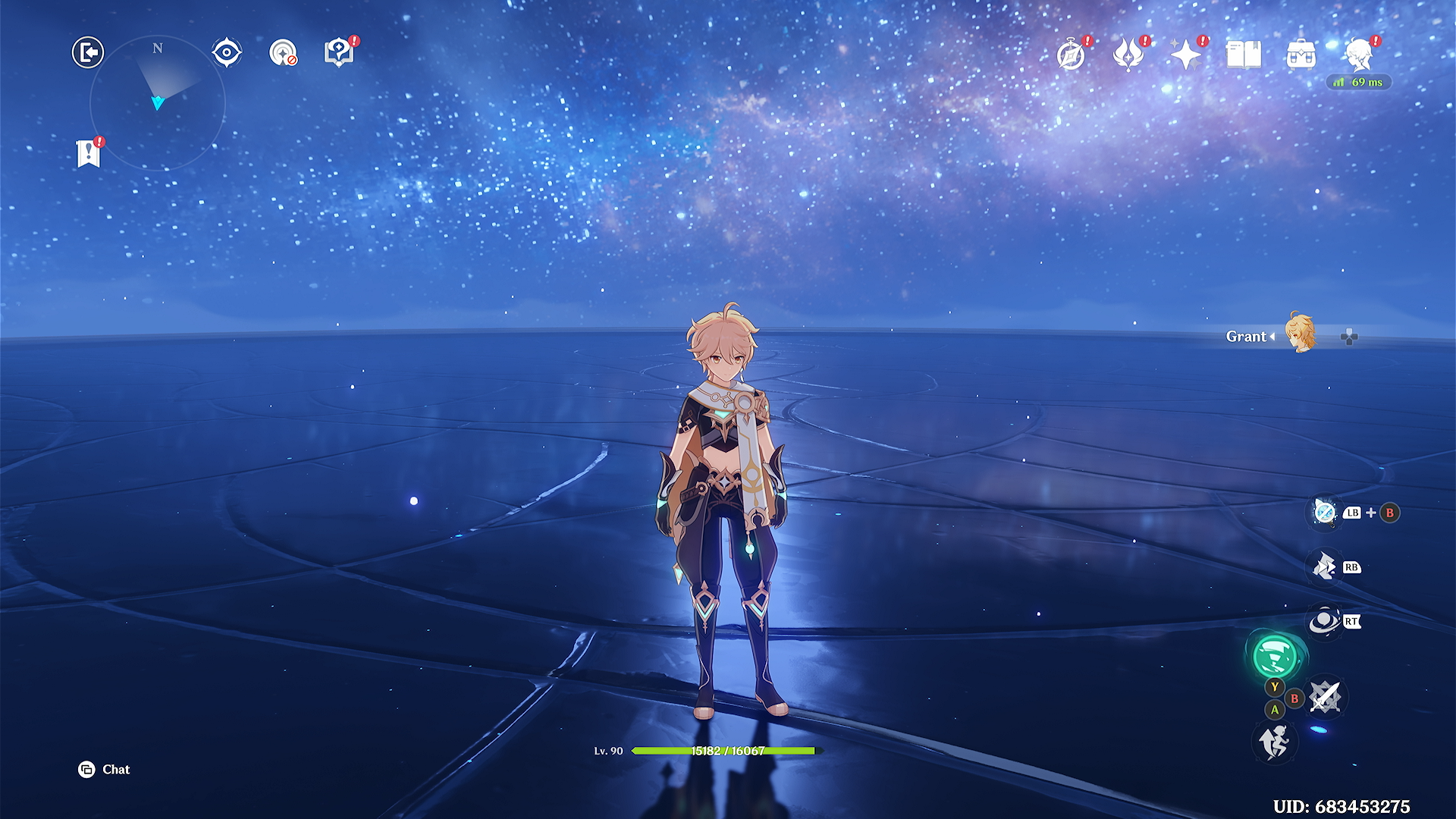
Task: Open the Chat box
Action: coord(105,770)
